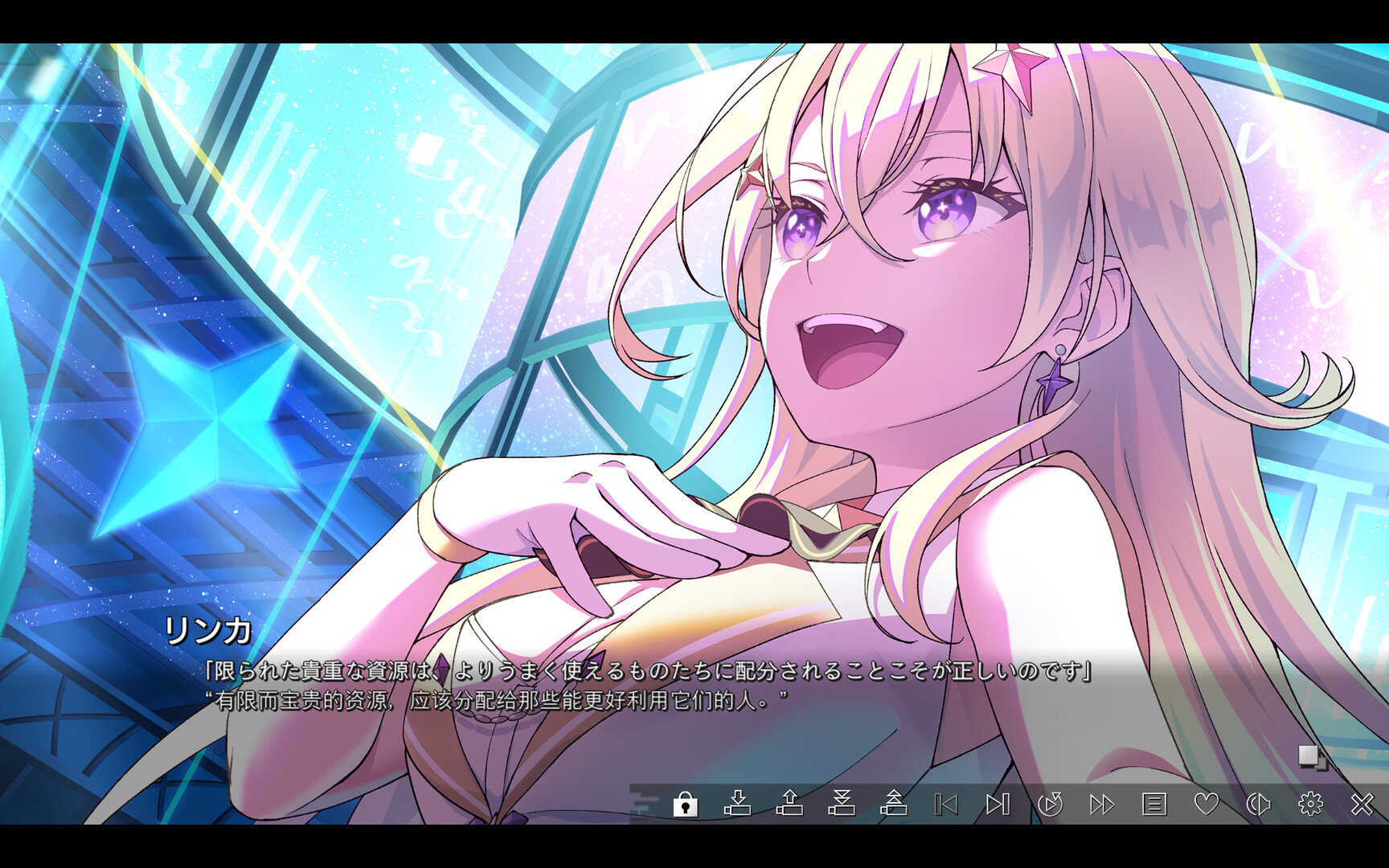1389x868 pixels.
Task: Open the settings with the gear icon
Action: [x=1311, y=802]
